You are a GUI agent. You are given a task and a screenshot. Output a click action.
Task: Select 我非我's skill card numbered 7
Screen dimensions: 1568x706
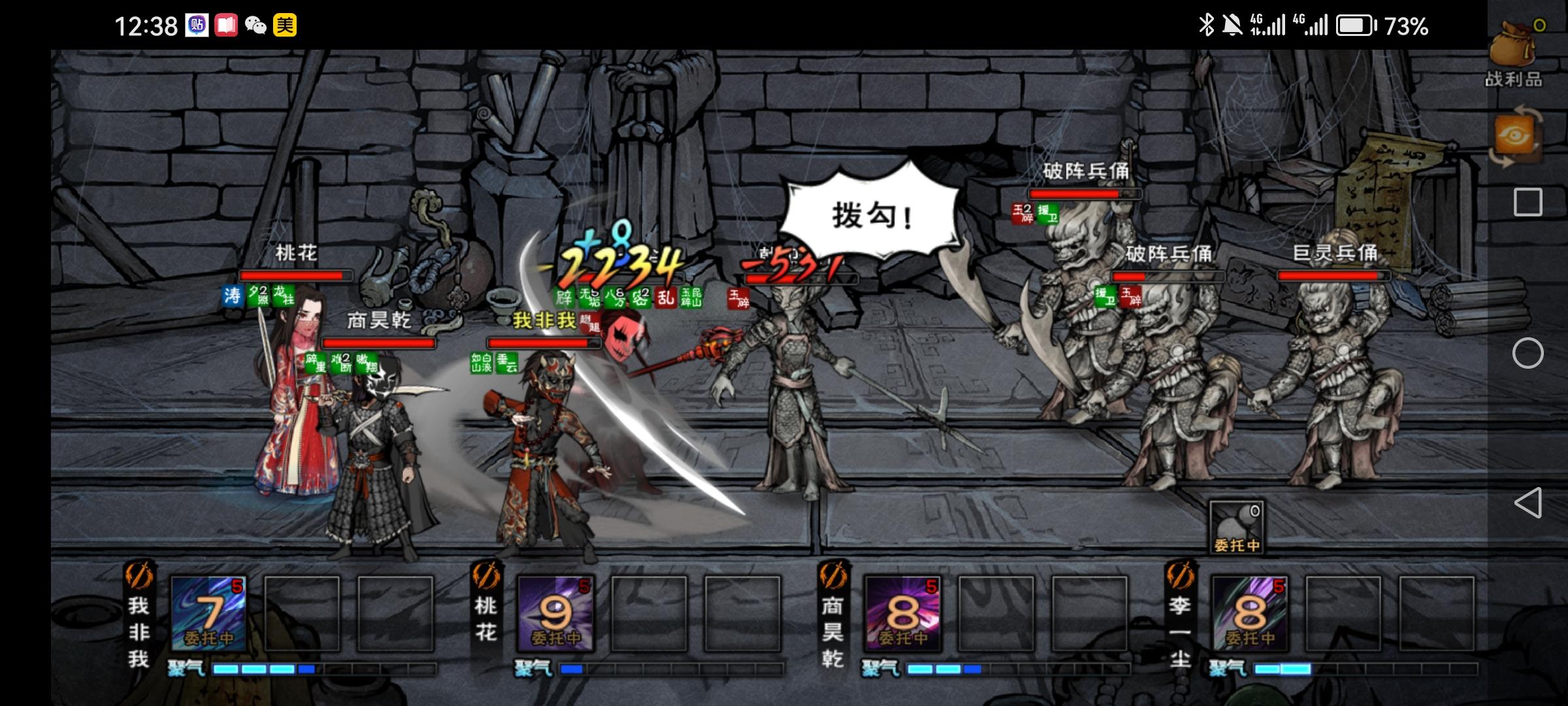coord(209,614)
